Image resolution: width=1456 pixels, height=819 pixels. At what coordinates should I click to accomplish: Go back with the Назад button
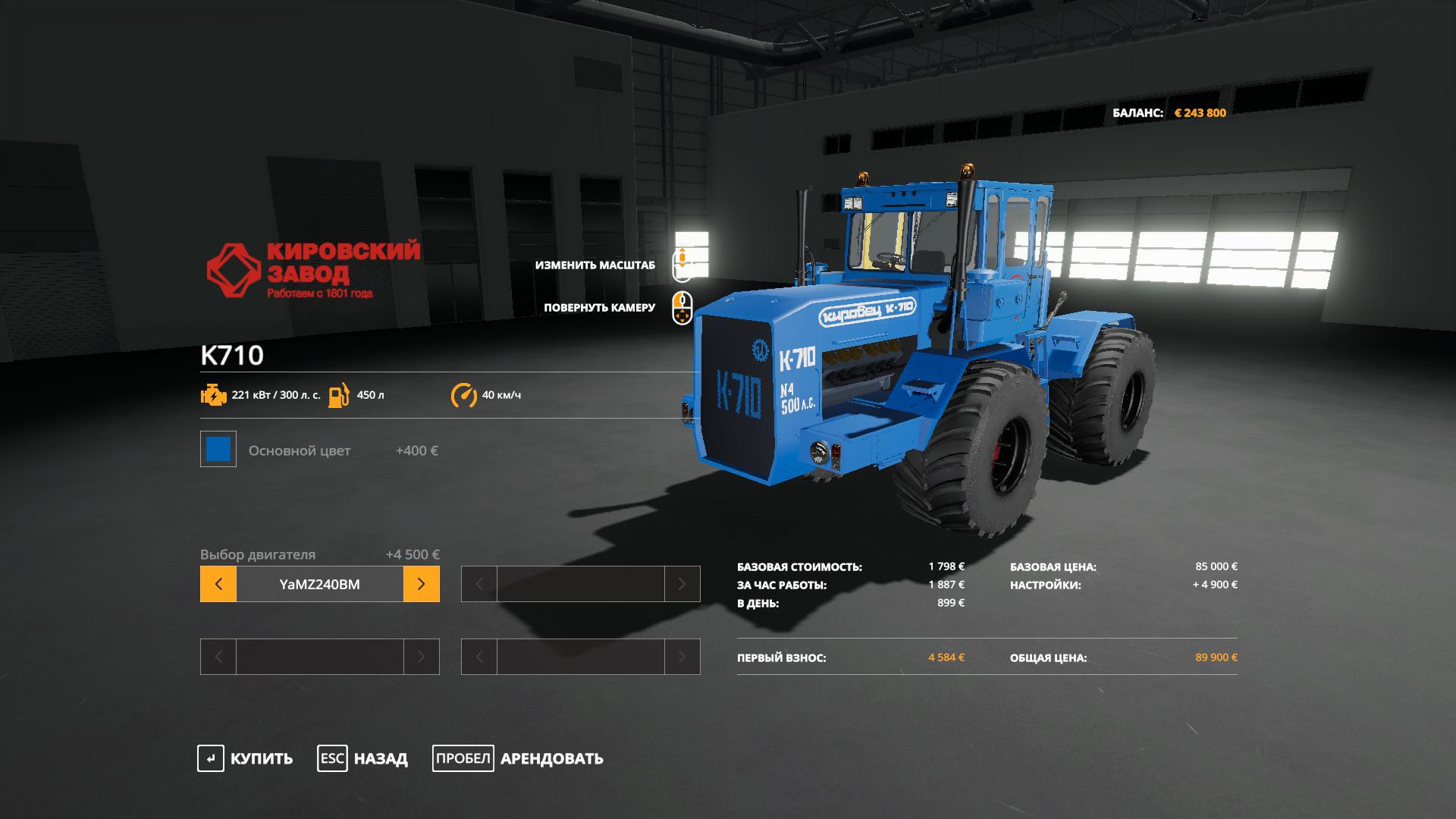click(x=362, y=758)
